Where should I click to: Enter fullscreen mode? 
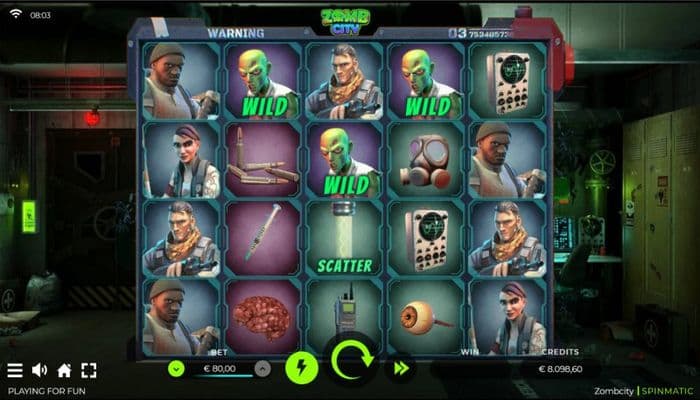[89, 370]
